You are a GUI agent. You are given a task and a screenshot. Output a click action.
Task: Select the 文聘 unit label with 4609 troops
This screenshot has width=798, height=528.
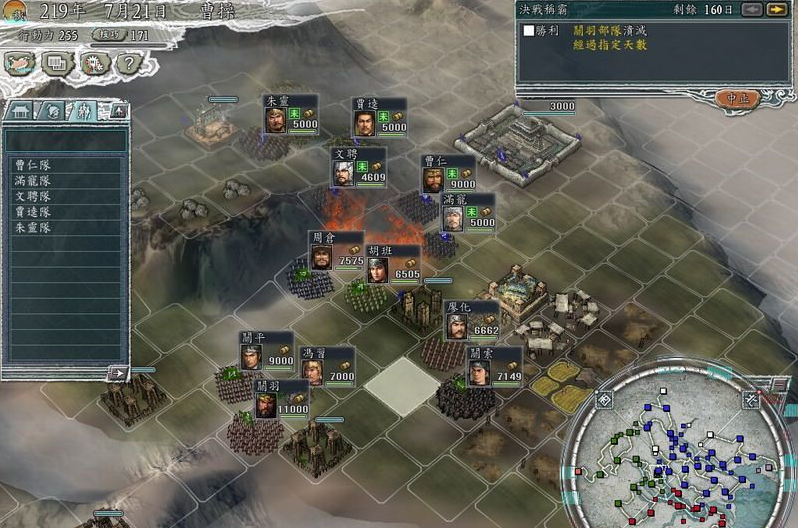pos(359,165)
